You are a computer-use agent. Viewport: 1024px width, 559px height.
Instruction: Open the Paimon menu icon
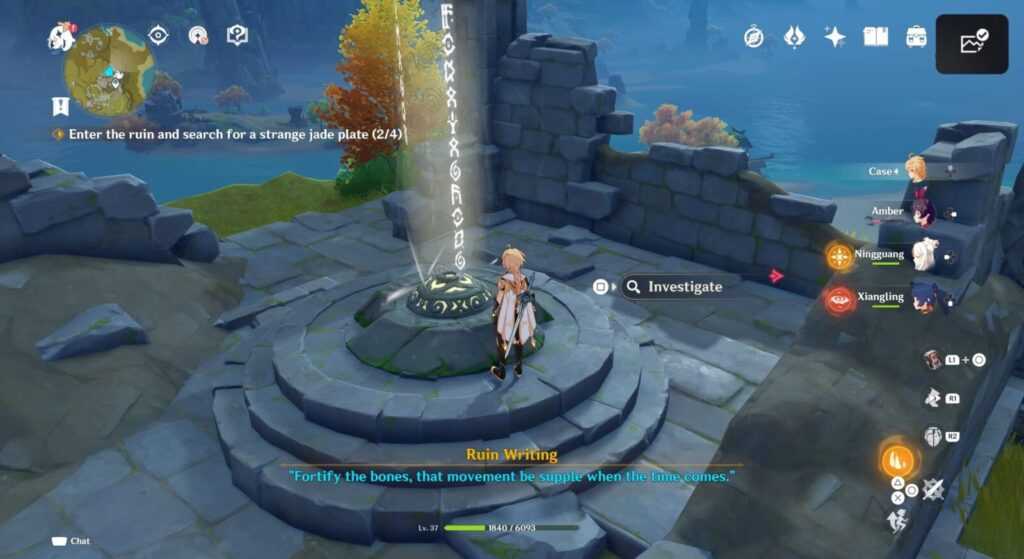click(62, 36)
